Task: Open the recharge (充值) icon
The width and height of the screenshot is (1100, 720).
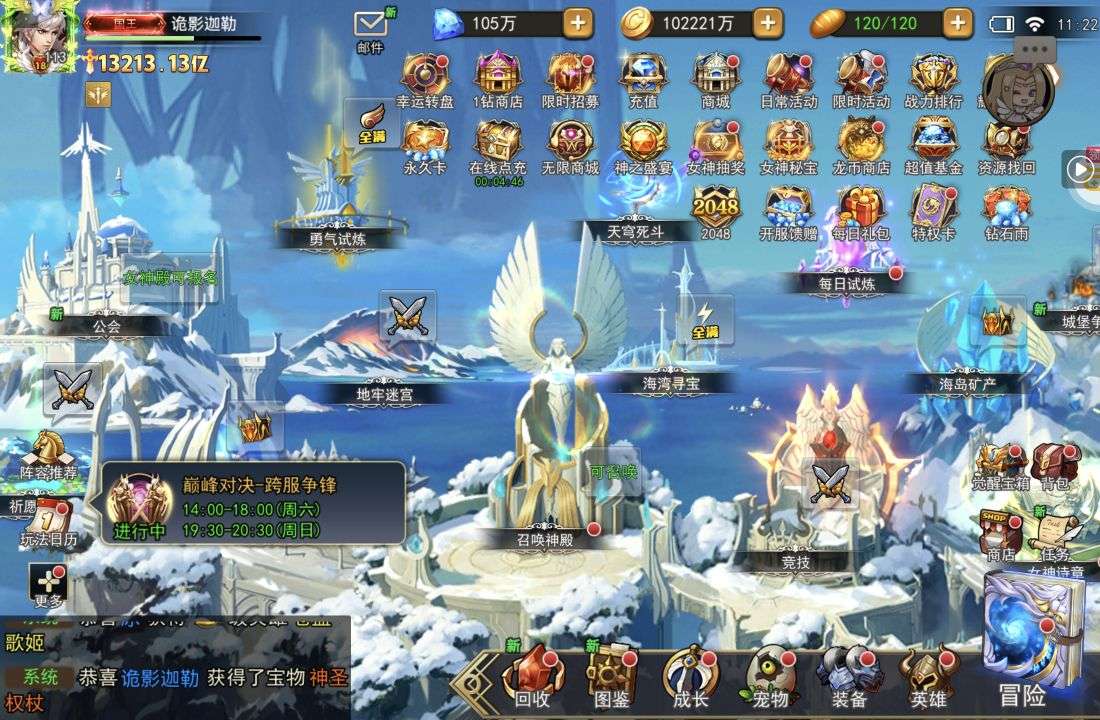Action: click(643, 78)
